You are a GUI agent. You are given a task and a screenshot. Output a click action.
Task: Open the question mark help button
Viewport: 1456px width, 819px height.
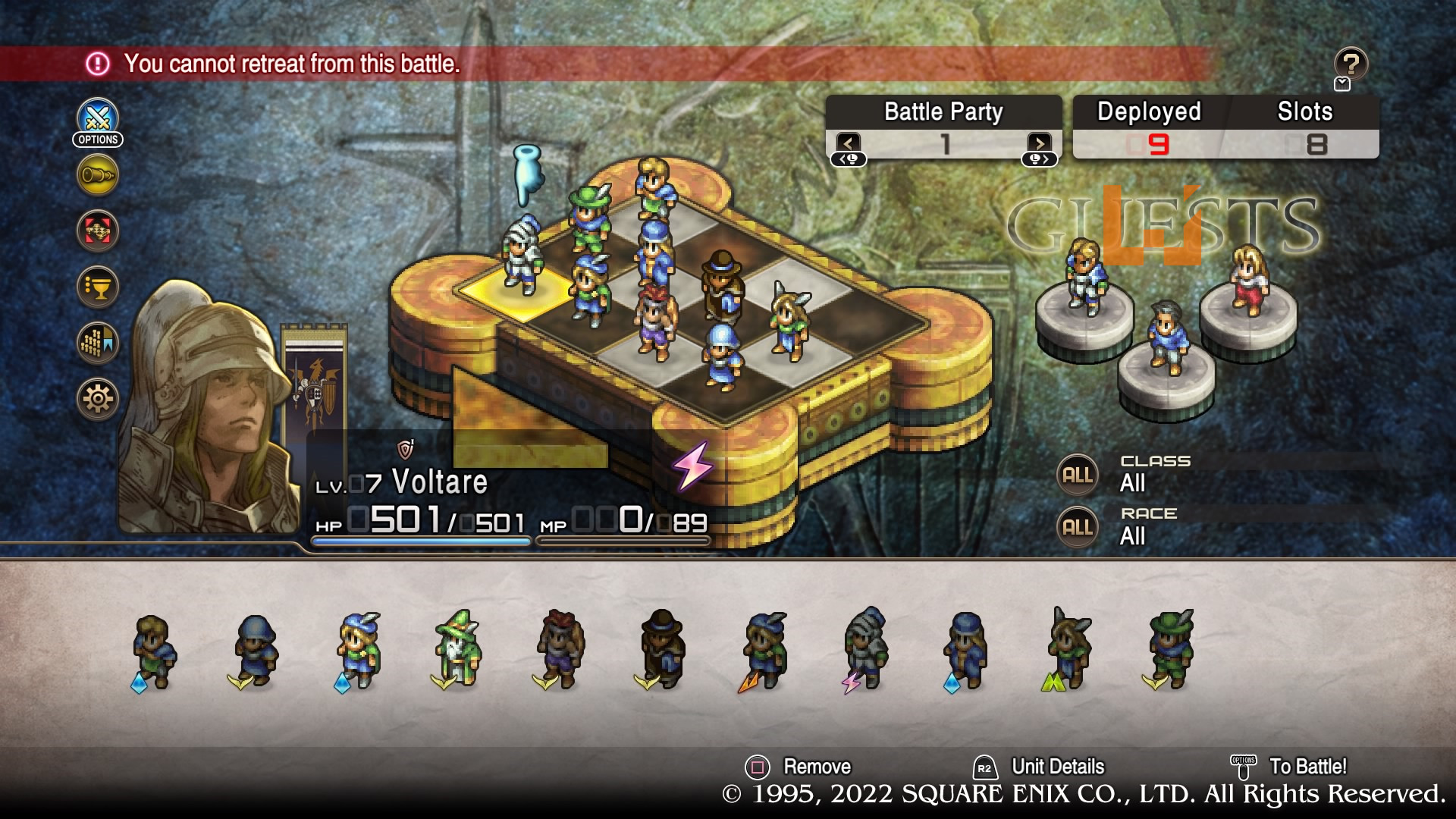click(1351, 64)
